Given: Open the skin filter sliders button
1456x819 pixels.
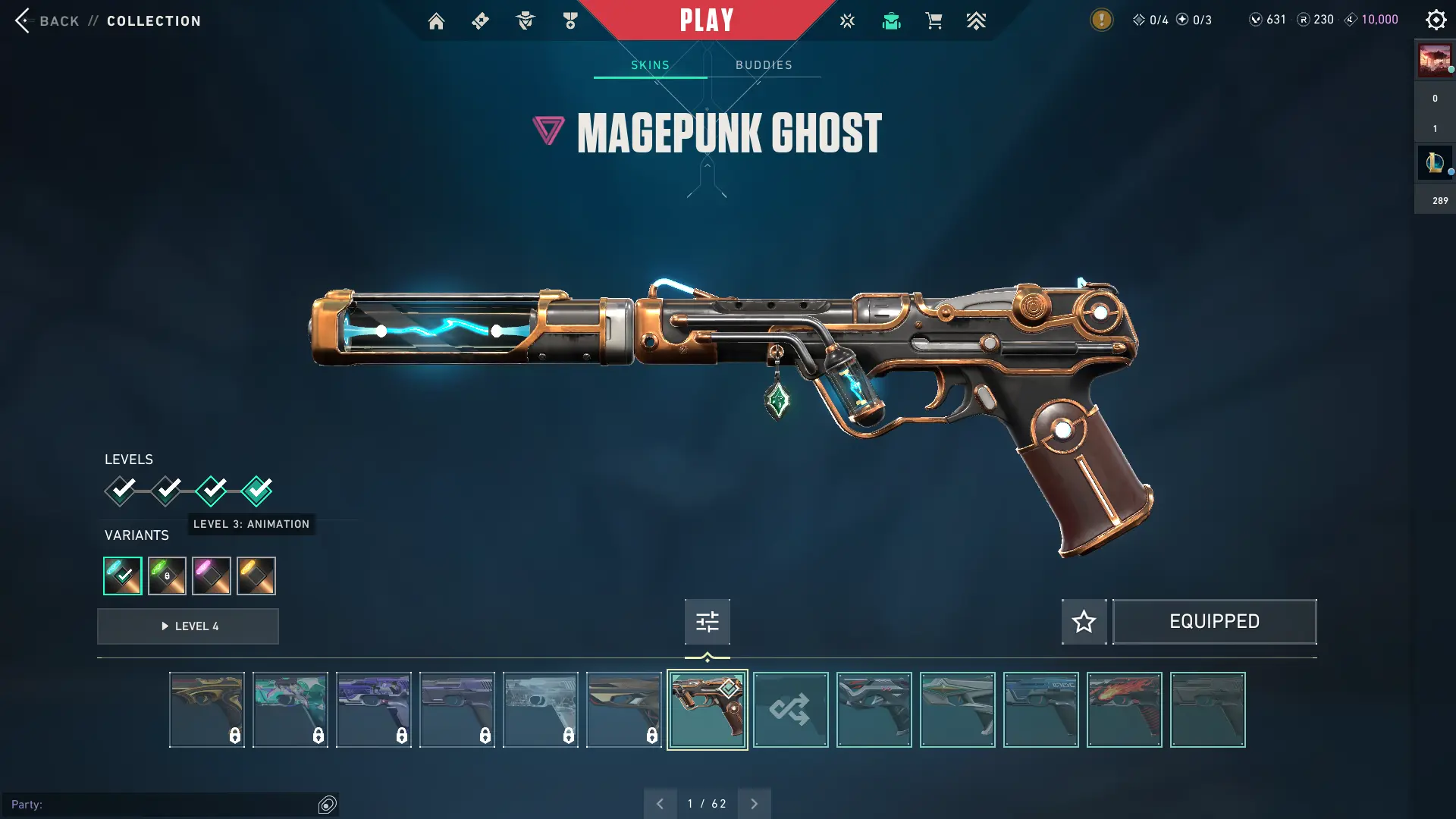Looking at the screenshot, I should [707, 622].
